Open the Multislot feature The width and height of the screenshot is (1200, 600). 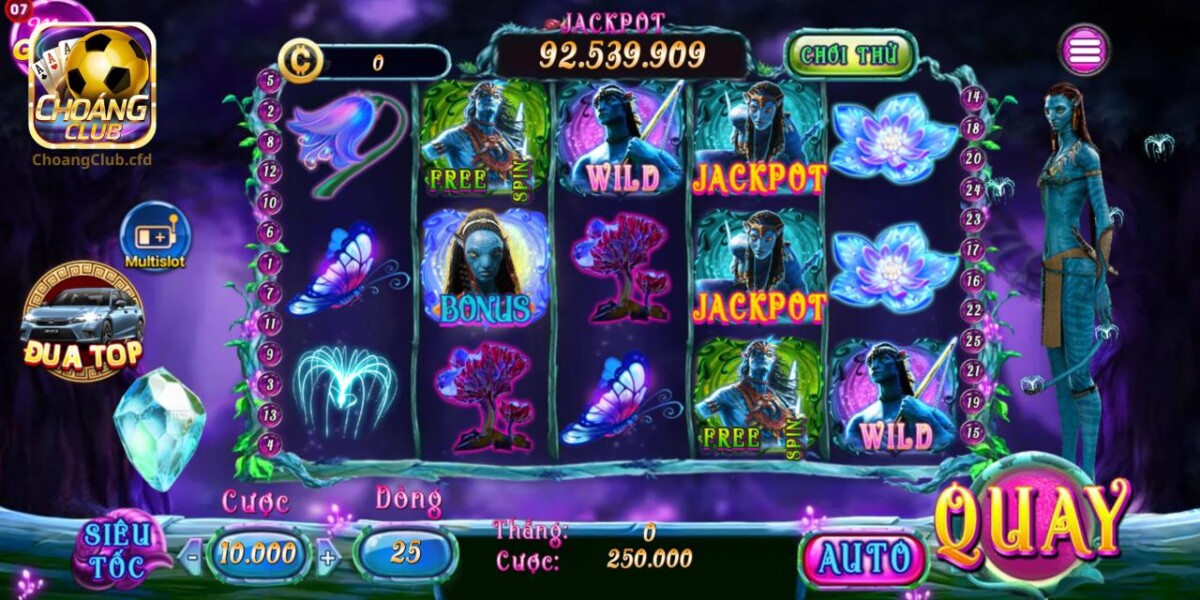point(155,236)
